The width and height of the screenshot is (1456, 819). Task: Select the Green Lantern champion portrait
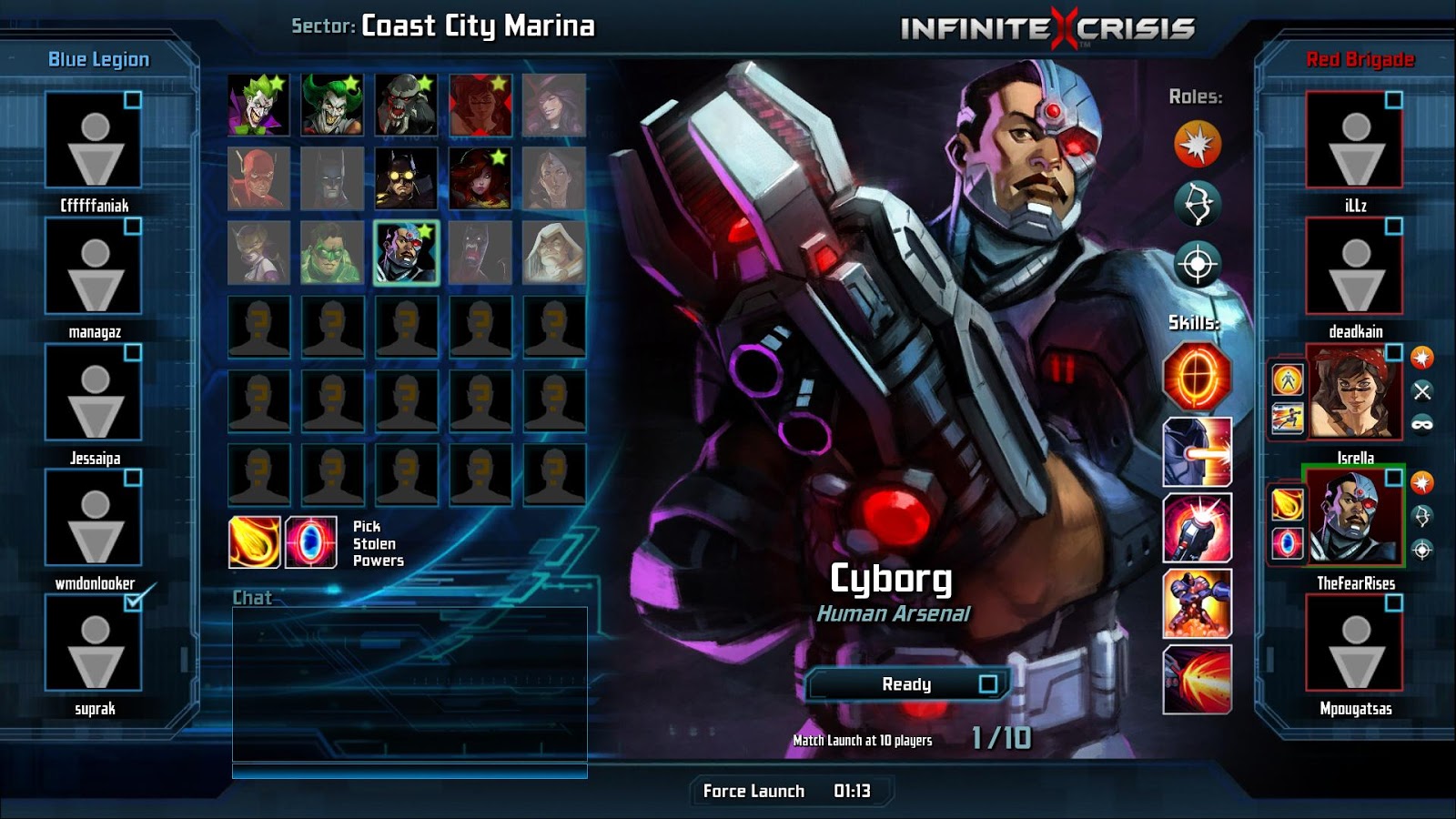tap(332, 252)
